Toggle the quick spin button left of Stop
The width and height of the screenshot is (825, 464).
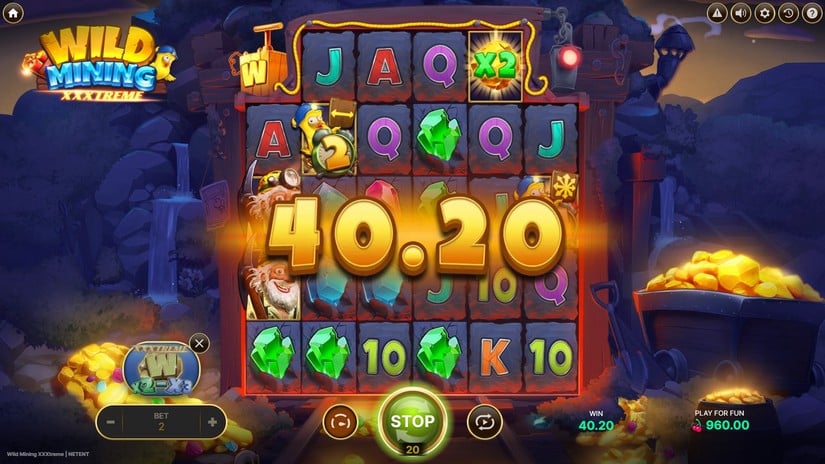[340, 422]
